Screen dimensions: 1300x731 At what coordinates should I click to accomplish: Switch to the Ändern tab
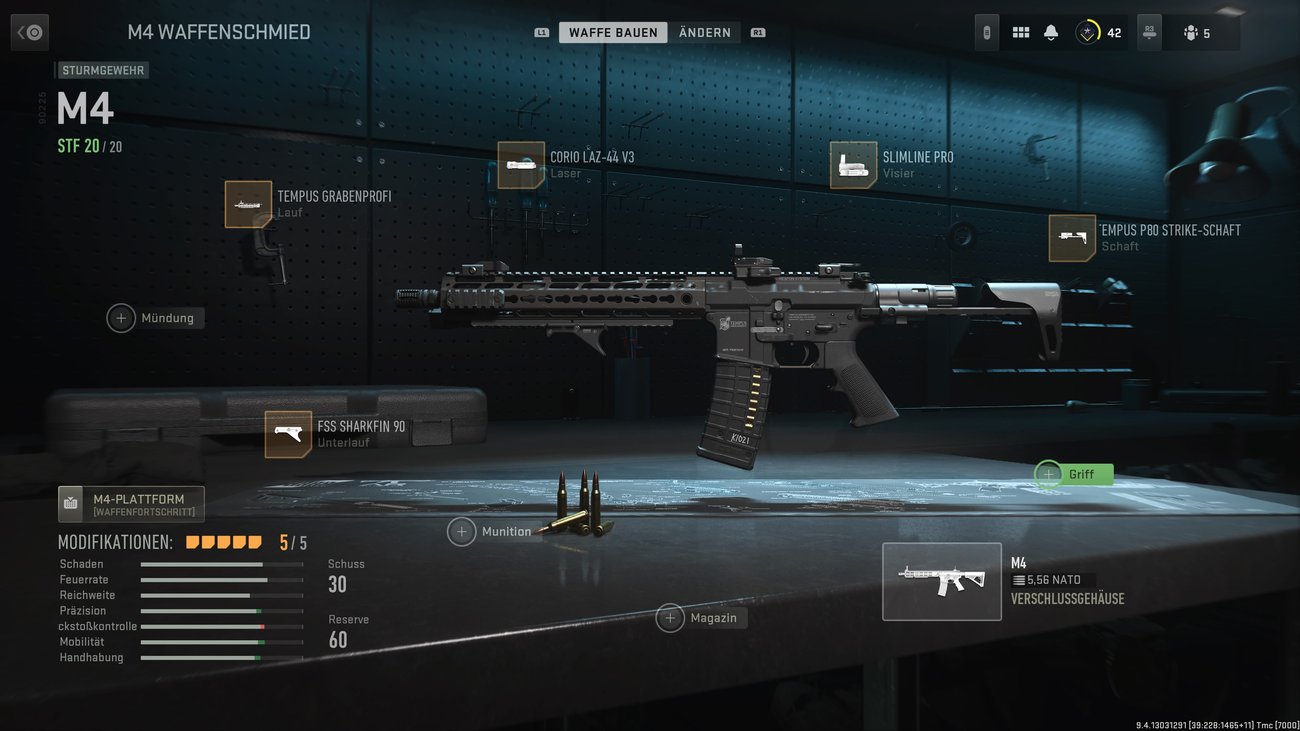(705, 31)
